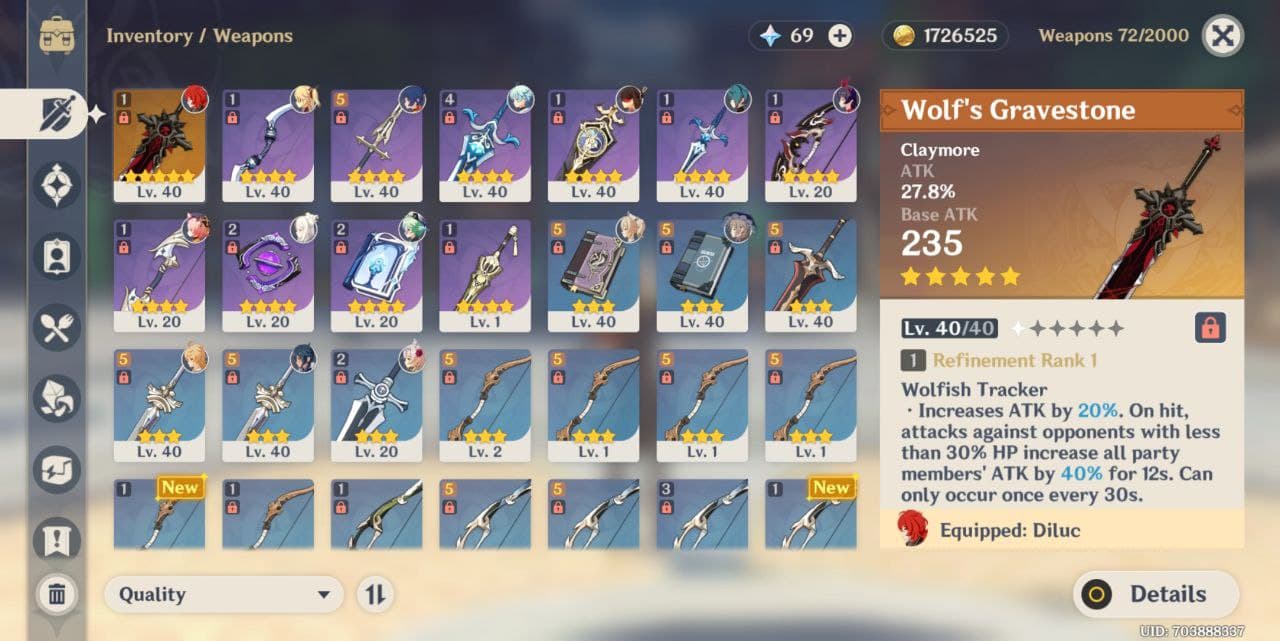
Task: Switch to the Artifacts tab
Action: (x=56, y=184)
